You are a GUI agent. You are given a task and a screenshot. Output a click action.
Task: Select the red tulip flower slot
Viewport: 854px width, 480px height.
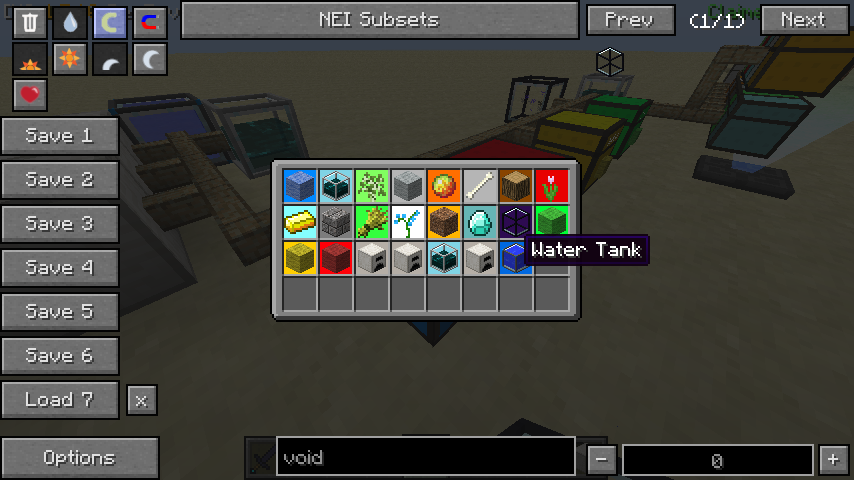(552, 186)
